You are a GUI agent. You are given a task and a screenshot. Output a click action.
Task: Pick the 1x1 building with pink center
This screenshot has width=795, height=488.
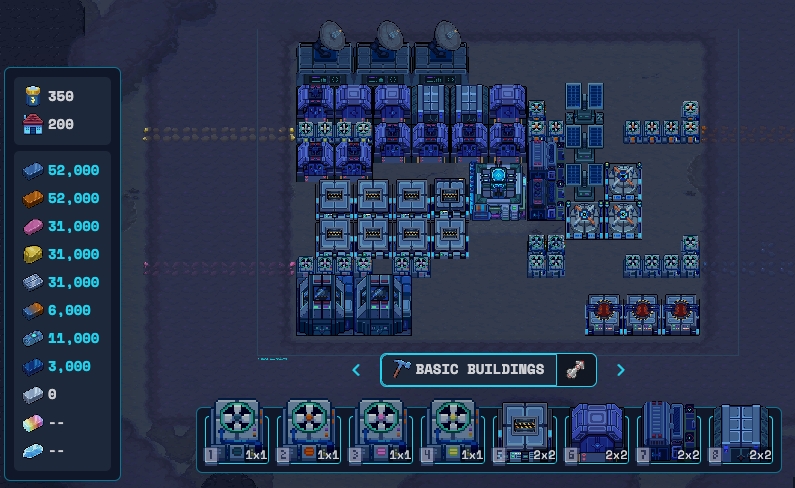383,433
